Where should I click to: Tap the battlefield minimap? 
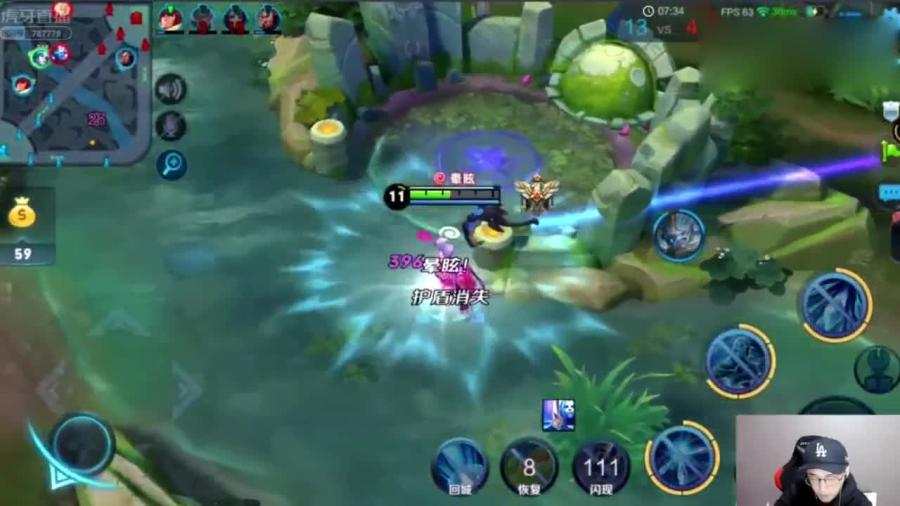[x=75, y=80]
